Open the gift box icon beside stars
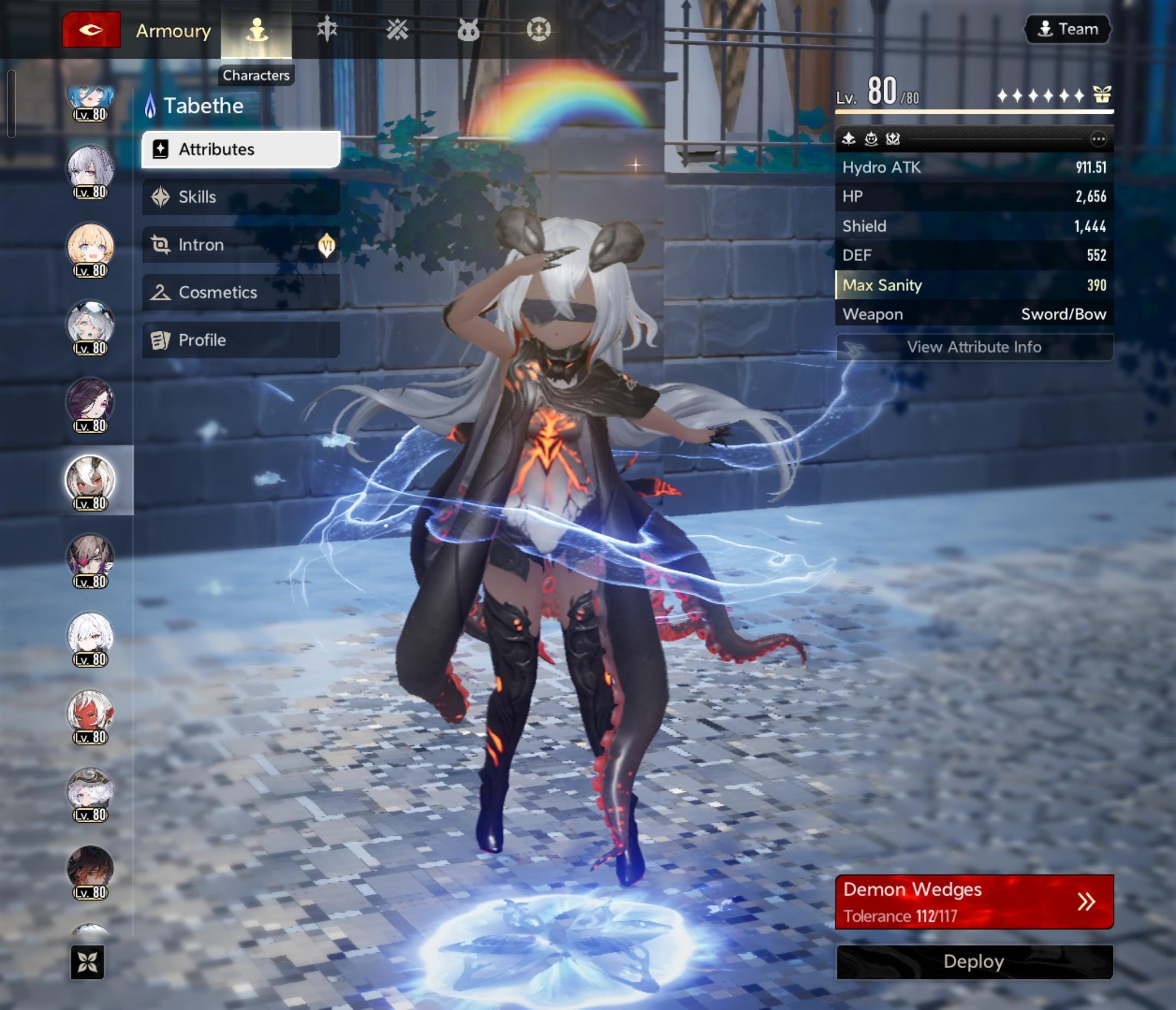Screen dimensions: 1176x1010 pos(1101,95)
